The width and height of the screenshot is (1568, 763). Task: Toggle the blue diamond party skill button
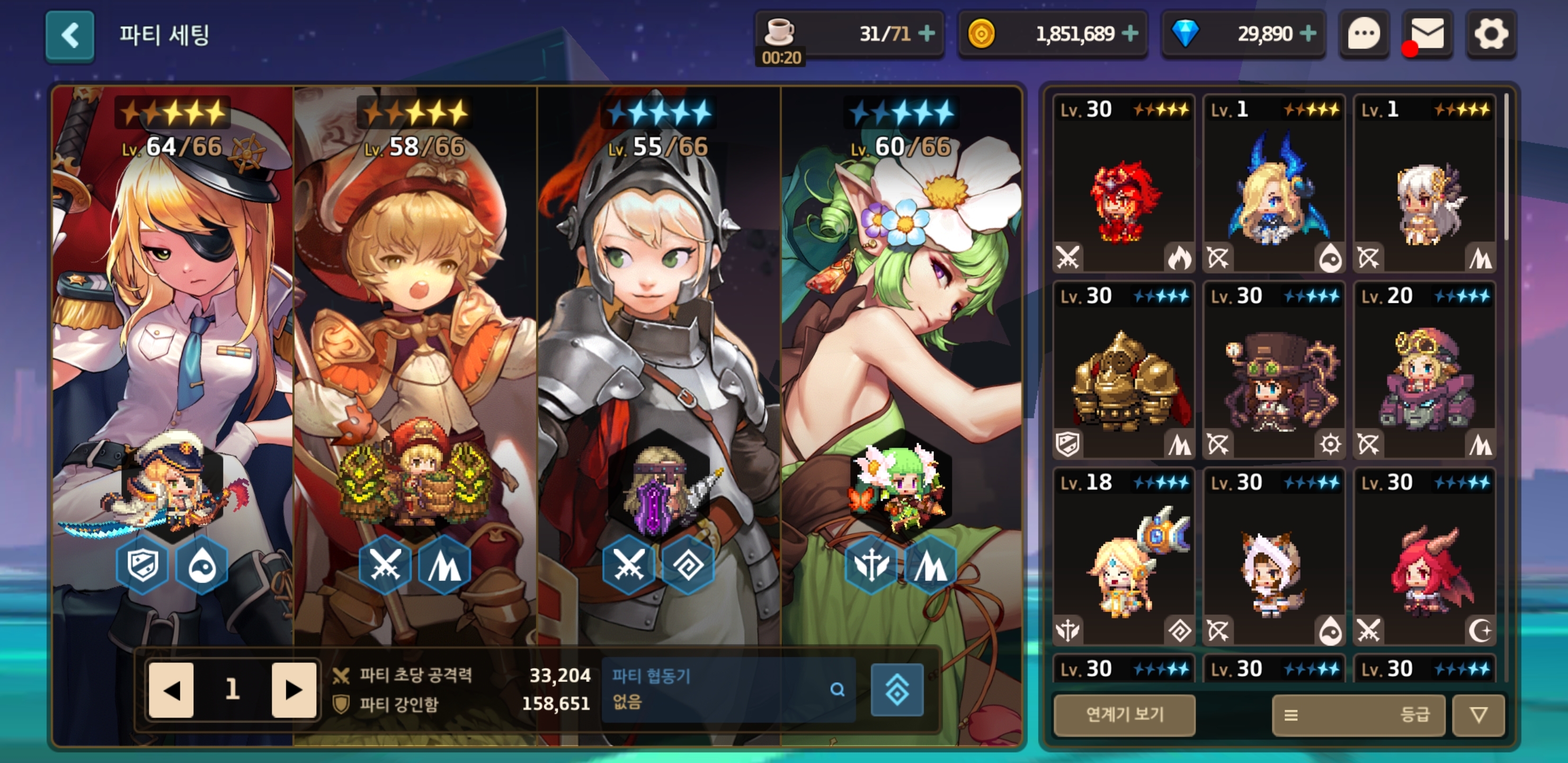[897, 690]
